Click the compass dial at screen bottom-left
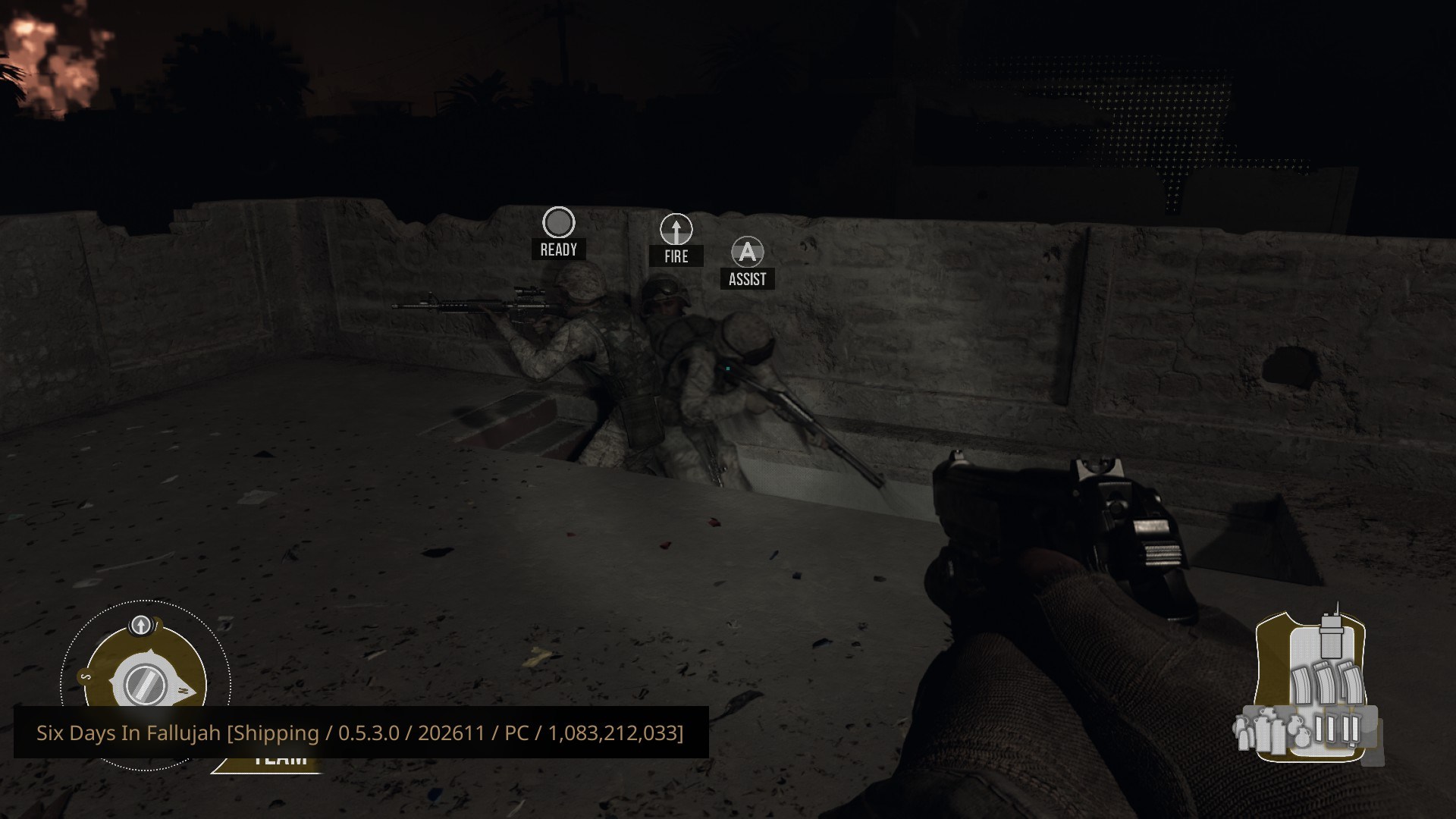This screenshot has width=1456, height=819. coord(146,682)
